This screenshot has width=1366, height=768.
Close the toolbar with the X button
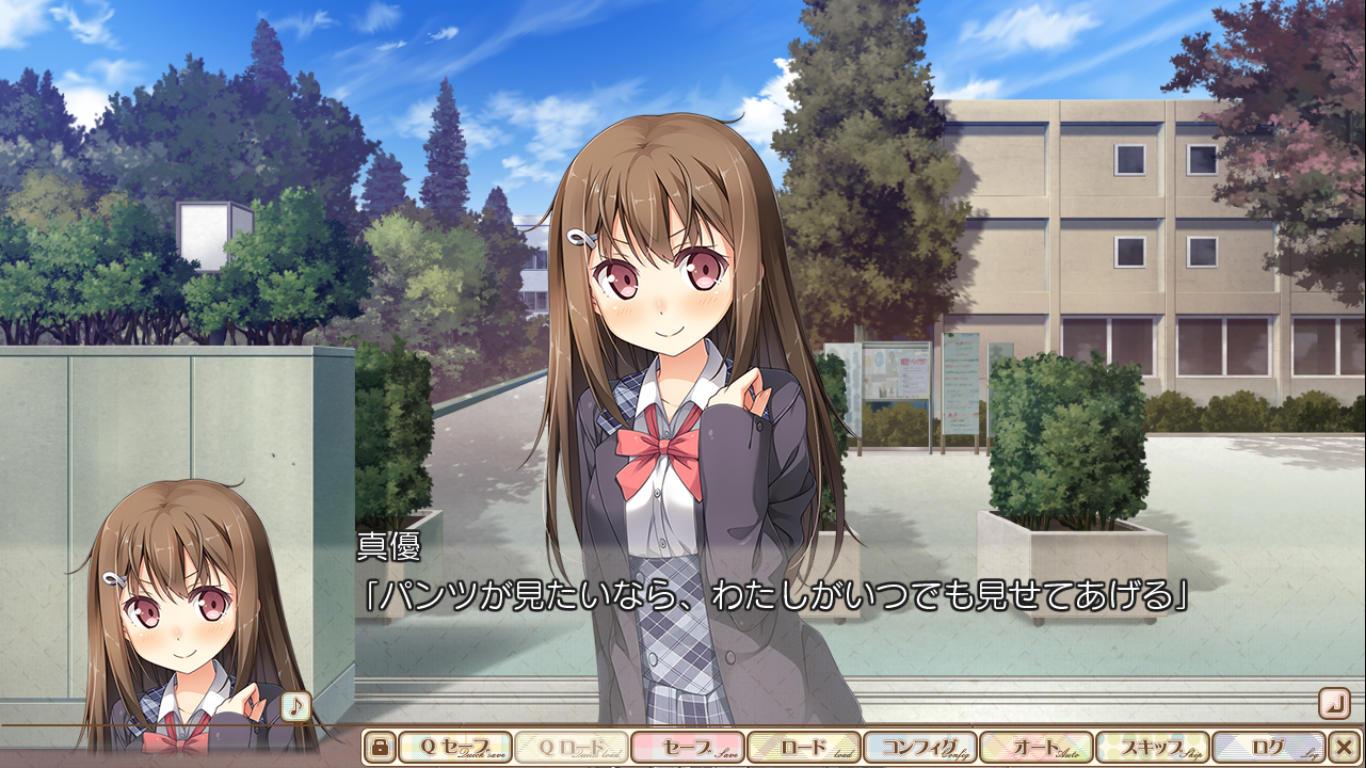click(1345, 747)
